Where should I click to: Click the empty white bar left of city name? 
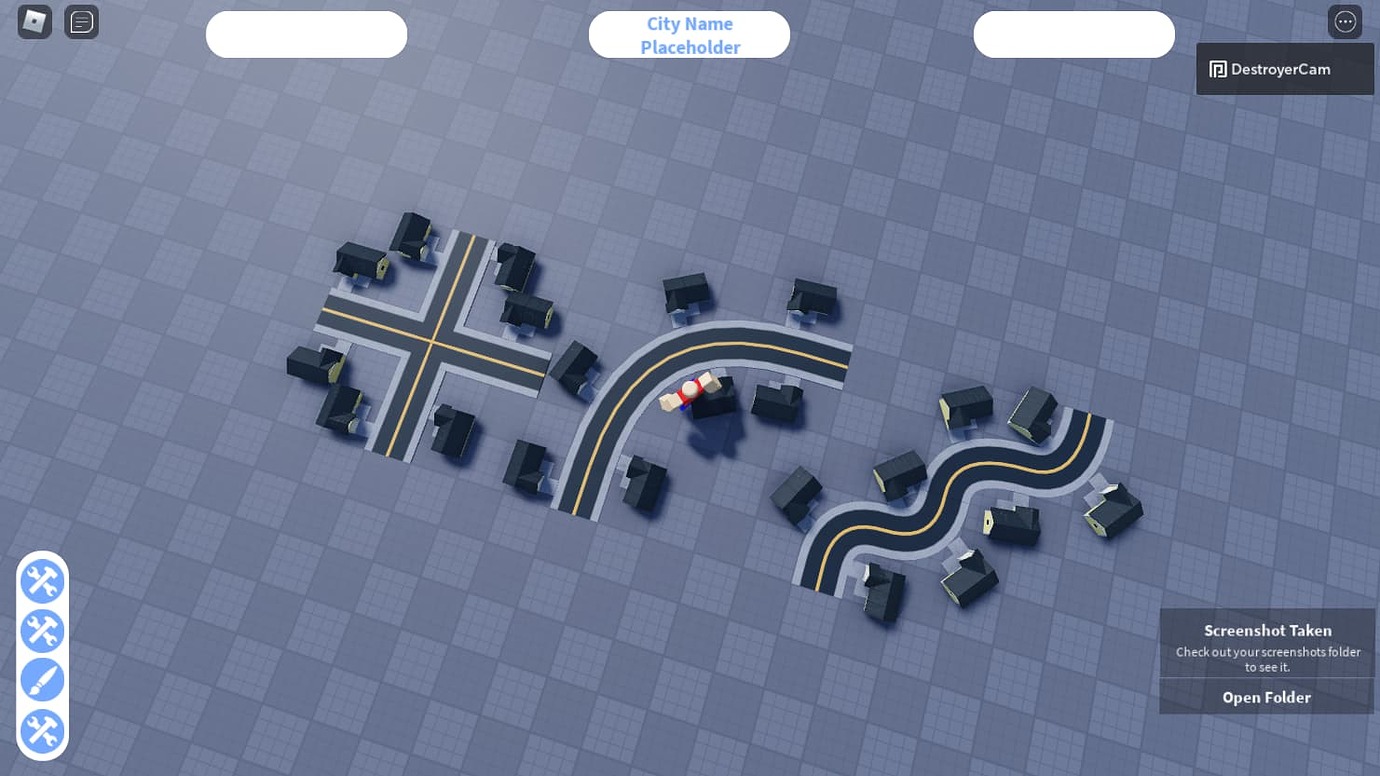(306, 34)
